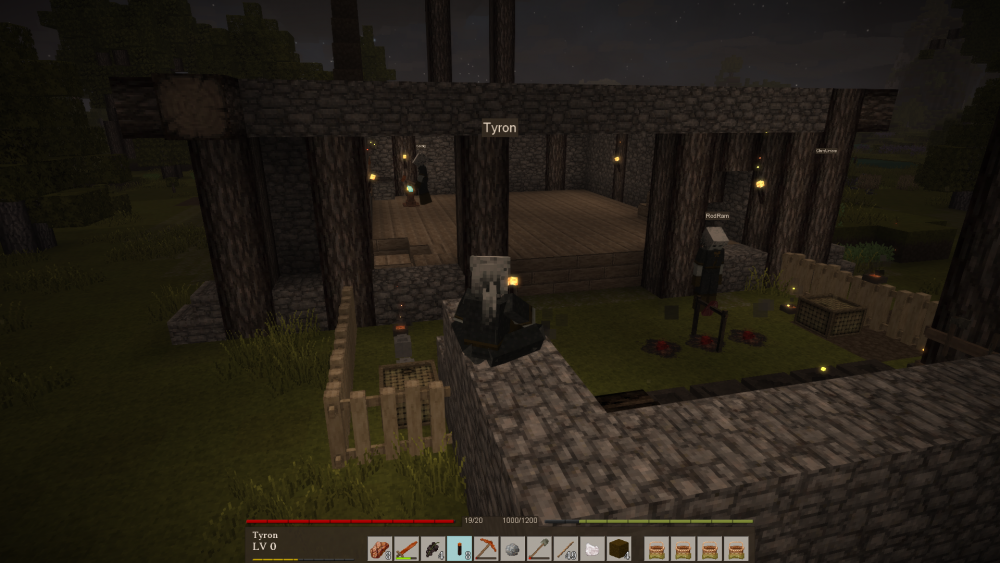The width and height of the screenshot is (1000, 563).
Task: Select the dark block hotbar slot
Action: pyautogui.click(x=619, y=548)
